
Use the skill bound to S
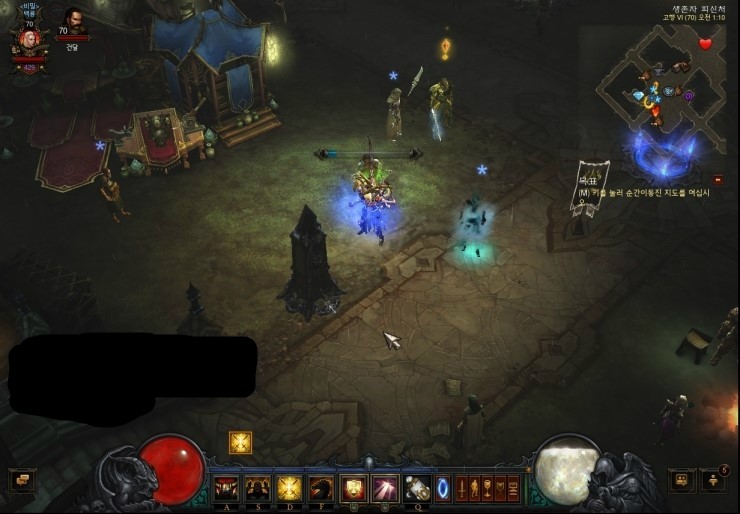point(257,488)
